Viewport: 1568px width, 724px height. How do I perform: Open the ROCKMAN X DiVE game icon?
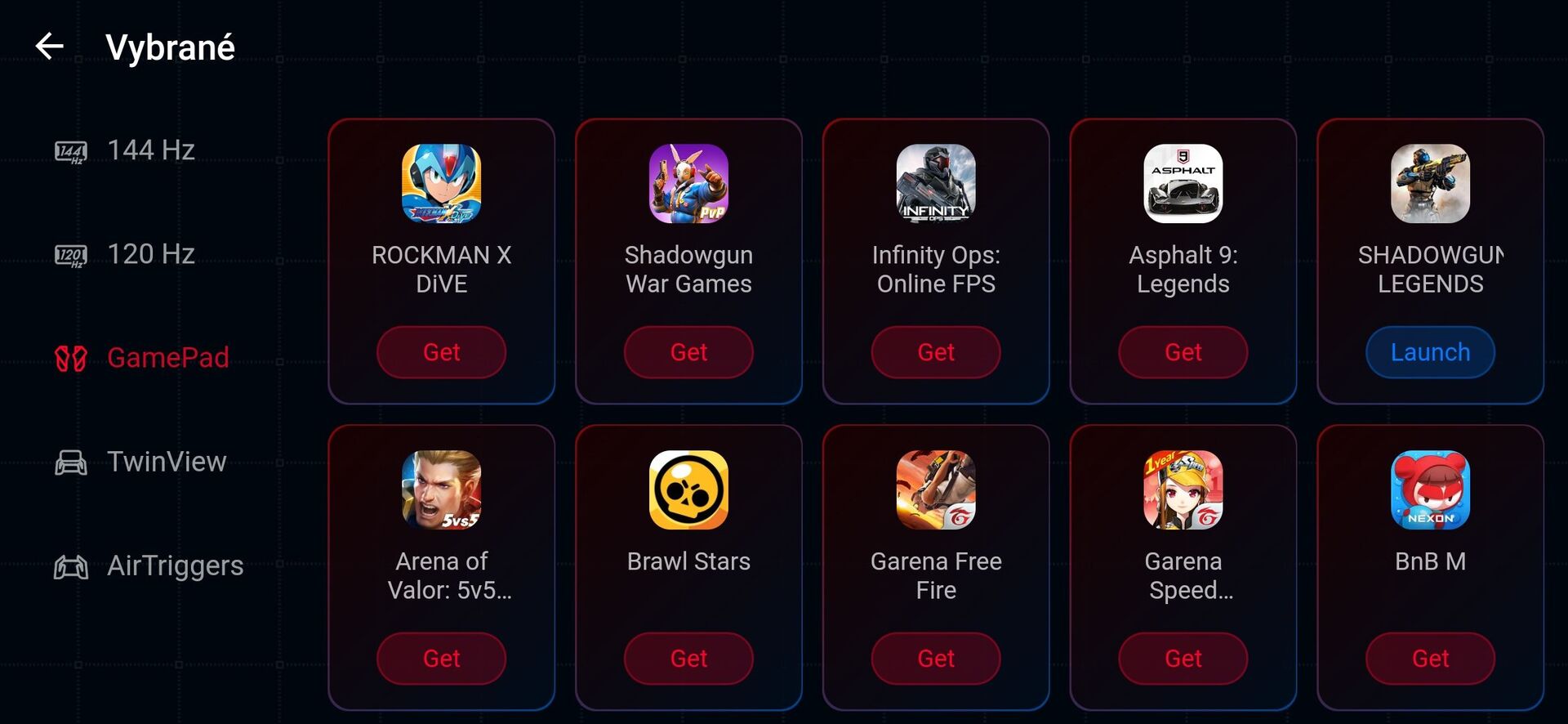(x=441, y=184)
